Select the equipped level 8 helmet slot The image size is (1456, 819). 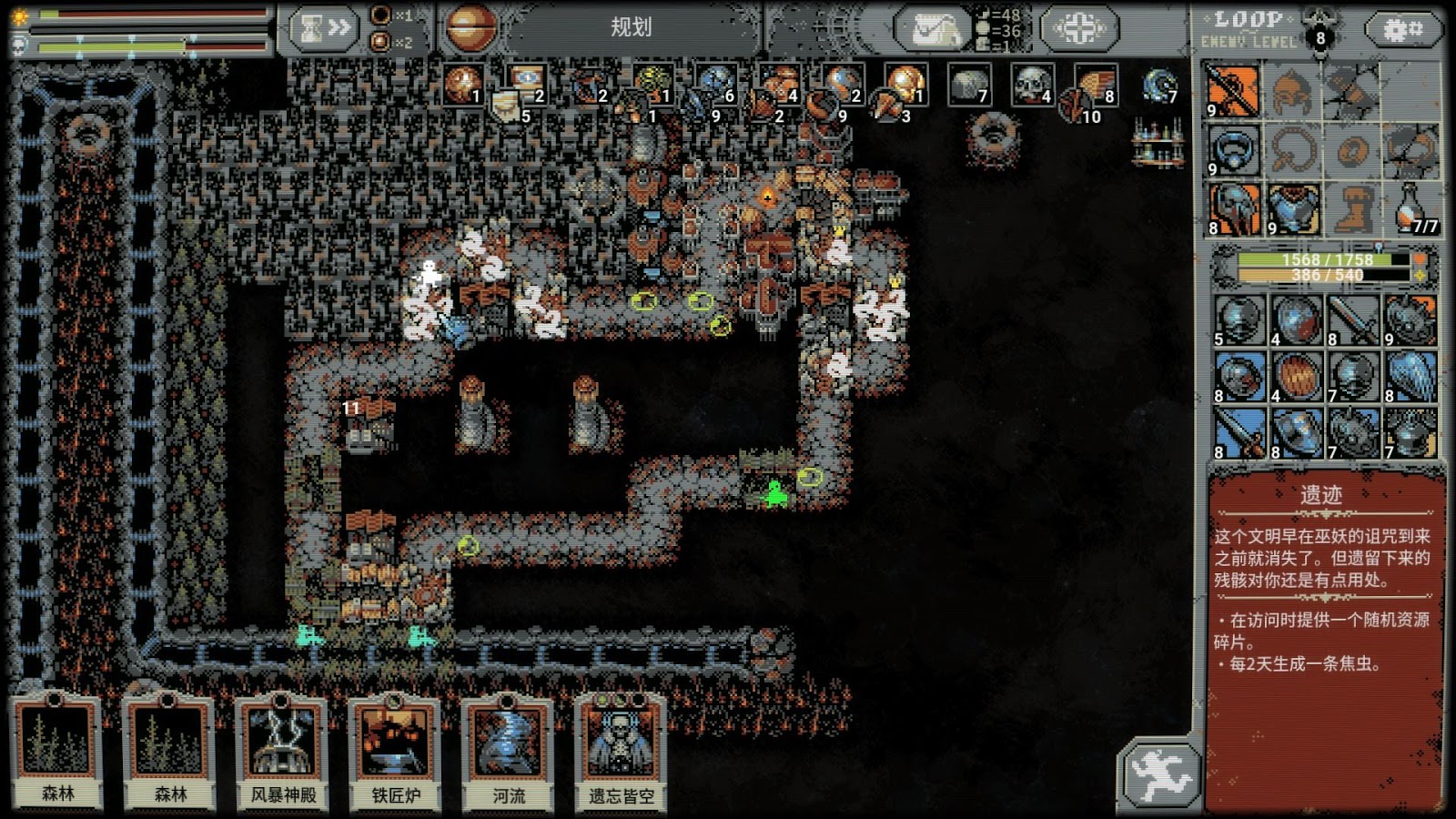(1234, 209)
